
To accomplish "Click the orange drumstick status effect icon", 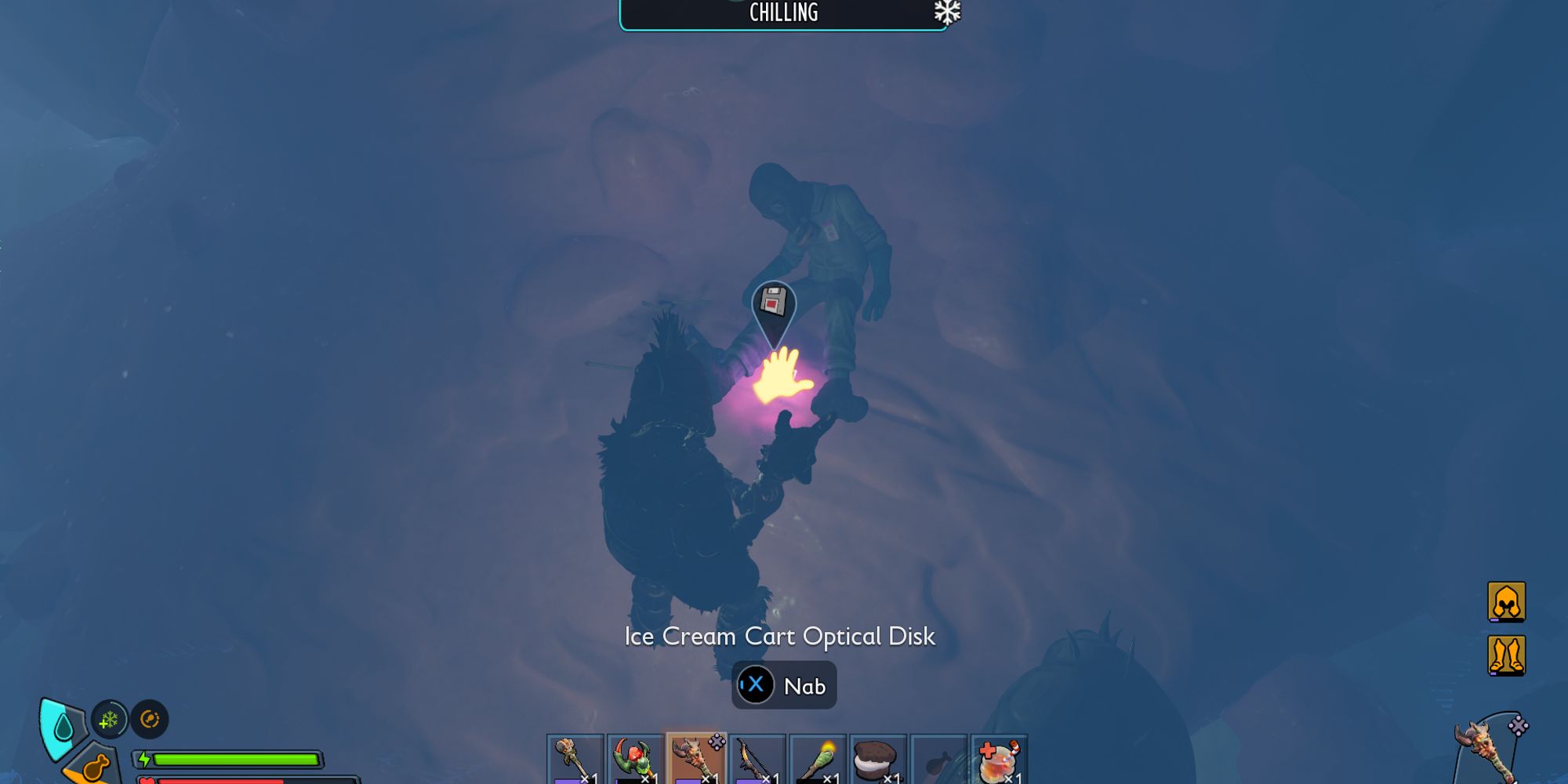I will pyautogui.click(x=150, y=719).
